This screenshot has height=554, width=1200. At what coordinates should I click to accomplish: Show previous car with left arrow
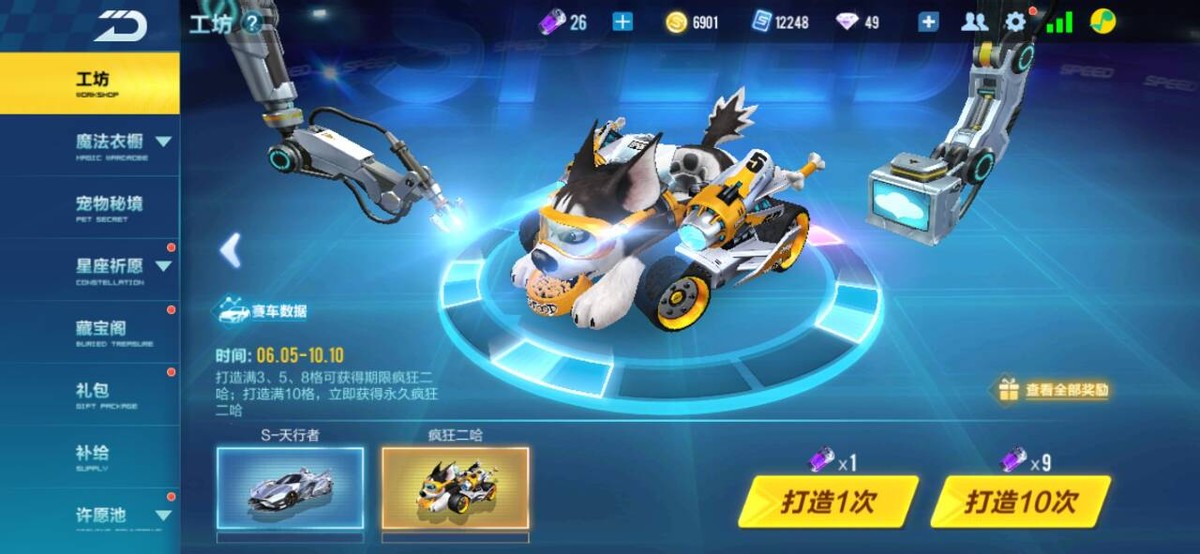coord(231,250)
